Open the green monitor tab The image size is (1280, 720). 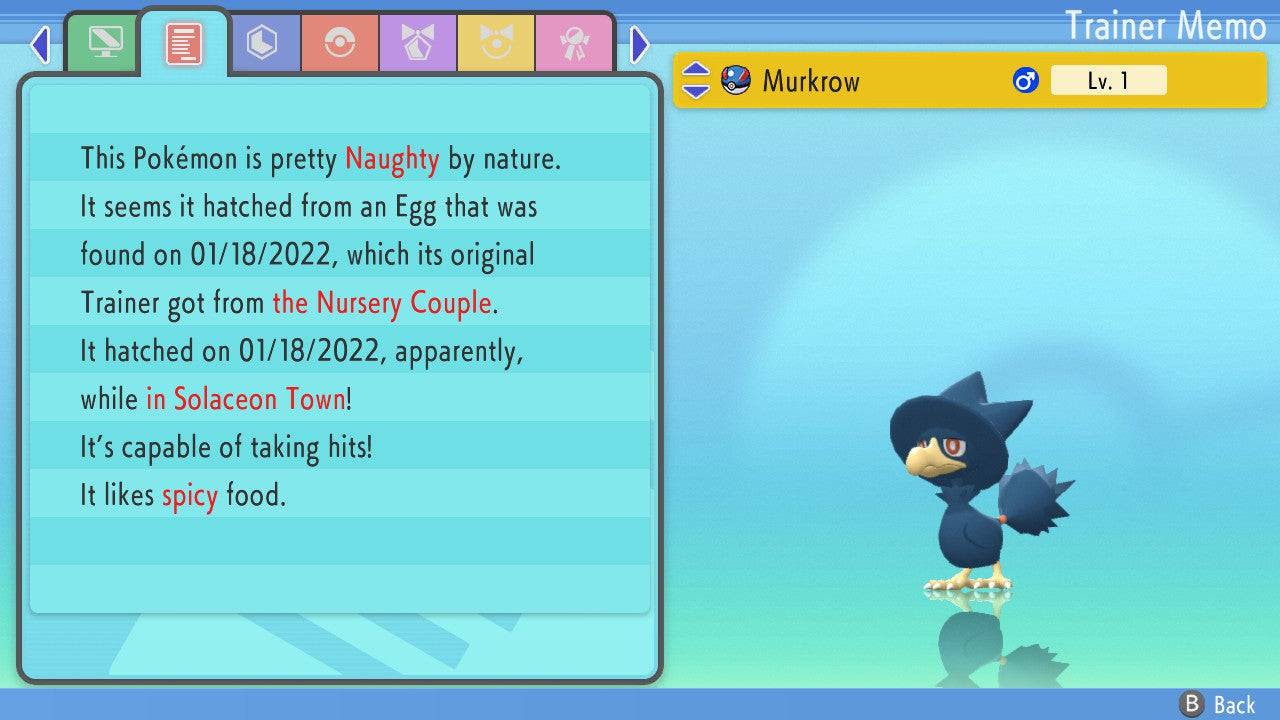click(104, 43)
